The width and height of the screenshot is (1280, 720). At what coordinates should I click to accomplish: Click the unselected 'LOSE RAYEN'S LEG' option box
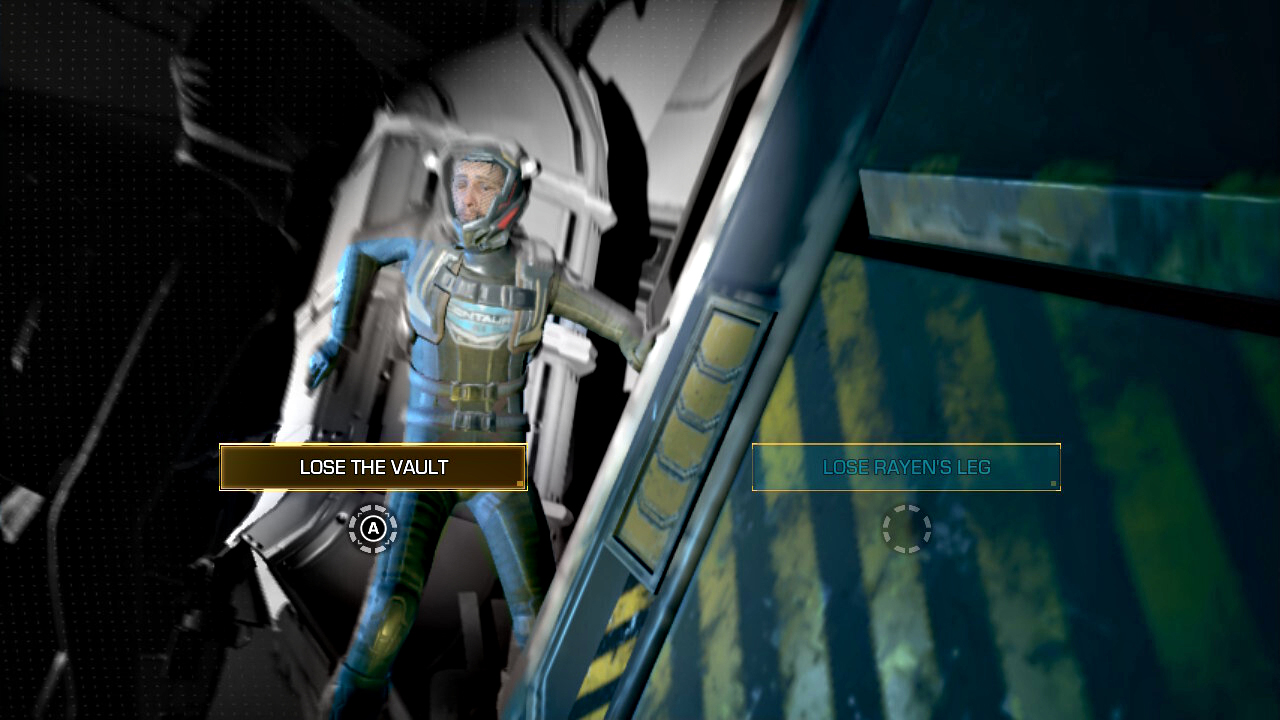905,466
